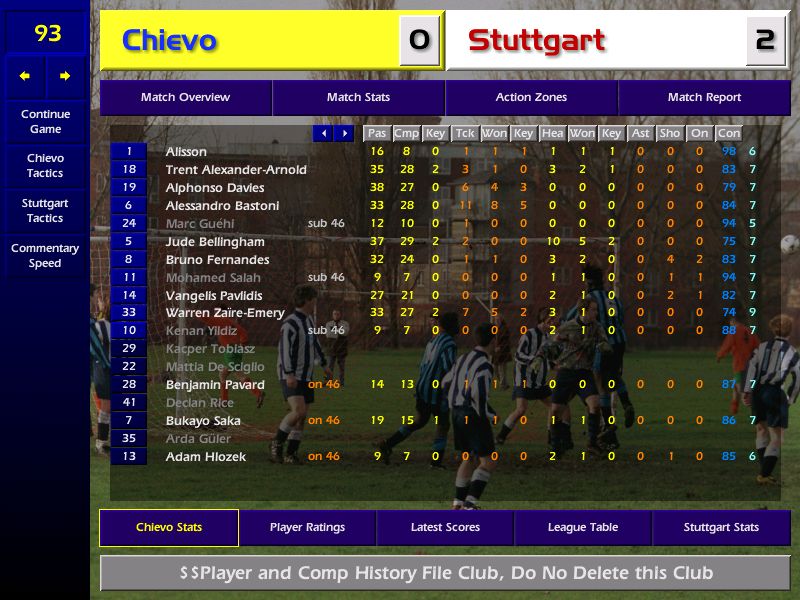Open Stuttgart Tactics
Image resolution: width=800 pixels, height=600 pixels.
pyautogui.click(x=45, y=211)
